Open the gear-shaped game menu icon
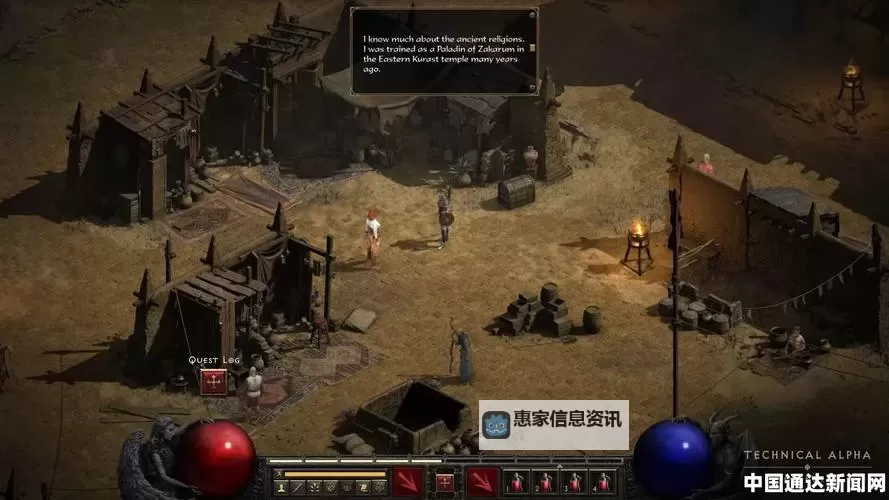 coord(380,487)
